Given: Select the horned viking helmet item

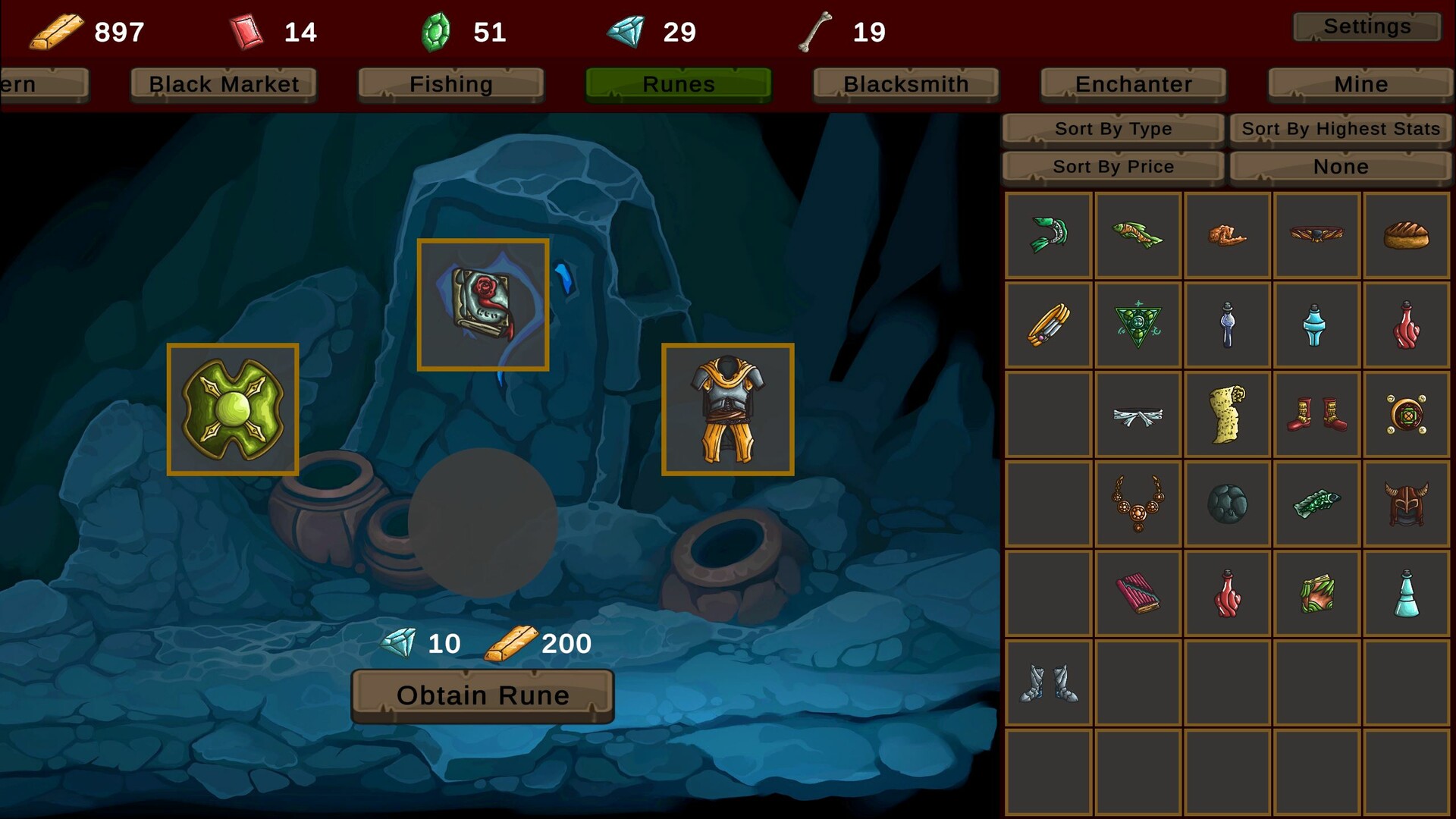Looking at the screenshot, I should pyautogui.click(x=1404, y=503).
